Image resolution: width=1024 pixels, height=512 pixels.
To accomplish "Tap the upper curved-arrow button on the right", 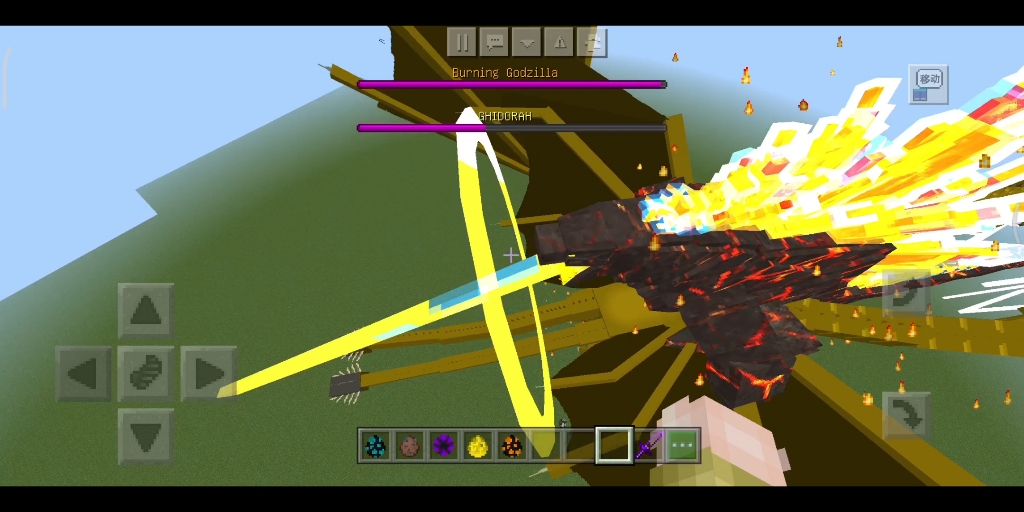I will click(x=906, y=295).
